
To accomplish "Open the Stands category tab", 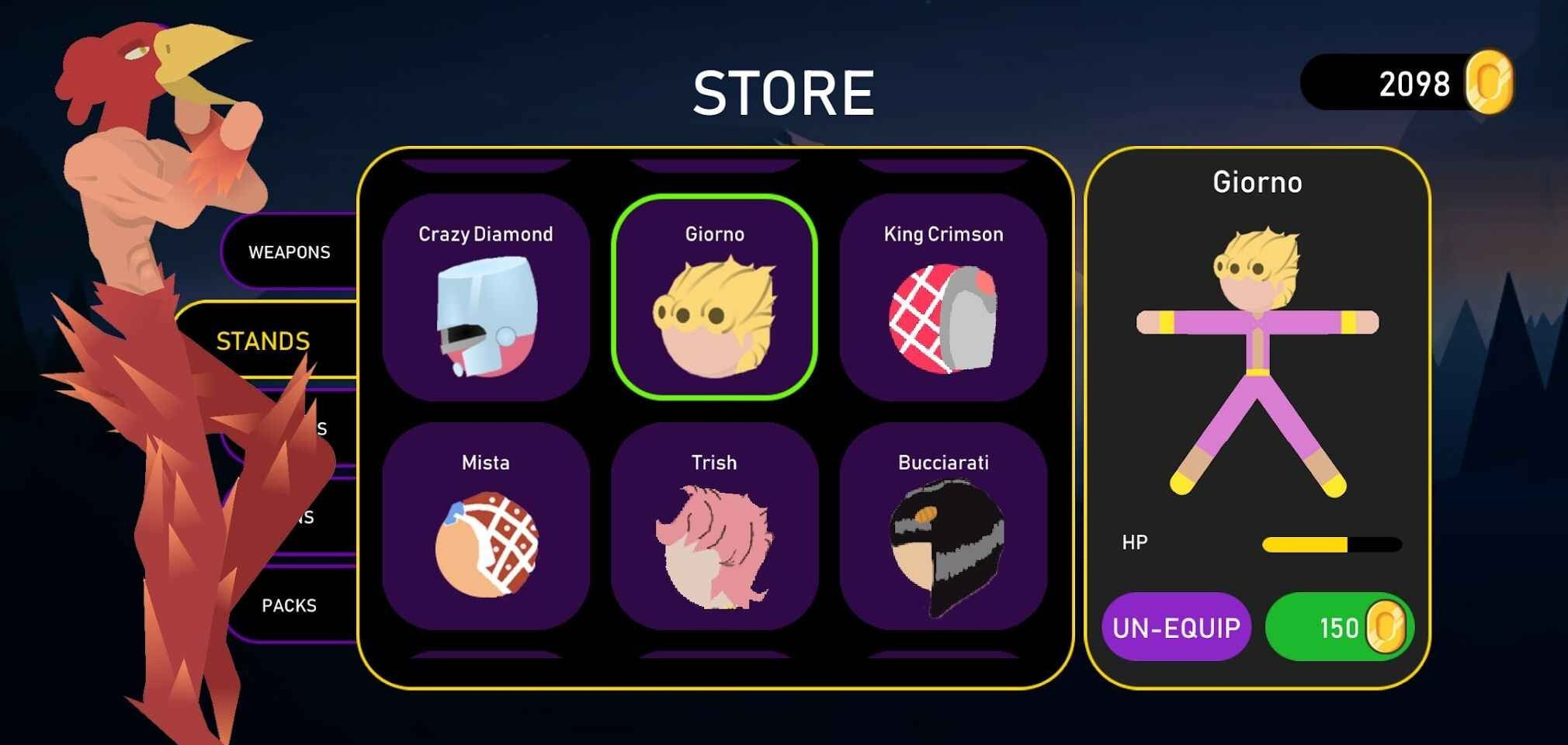I will (x=263, y=341).
